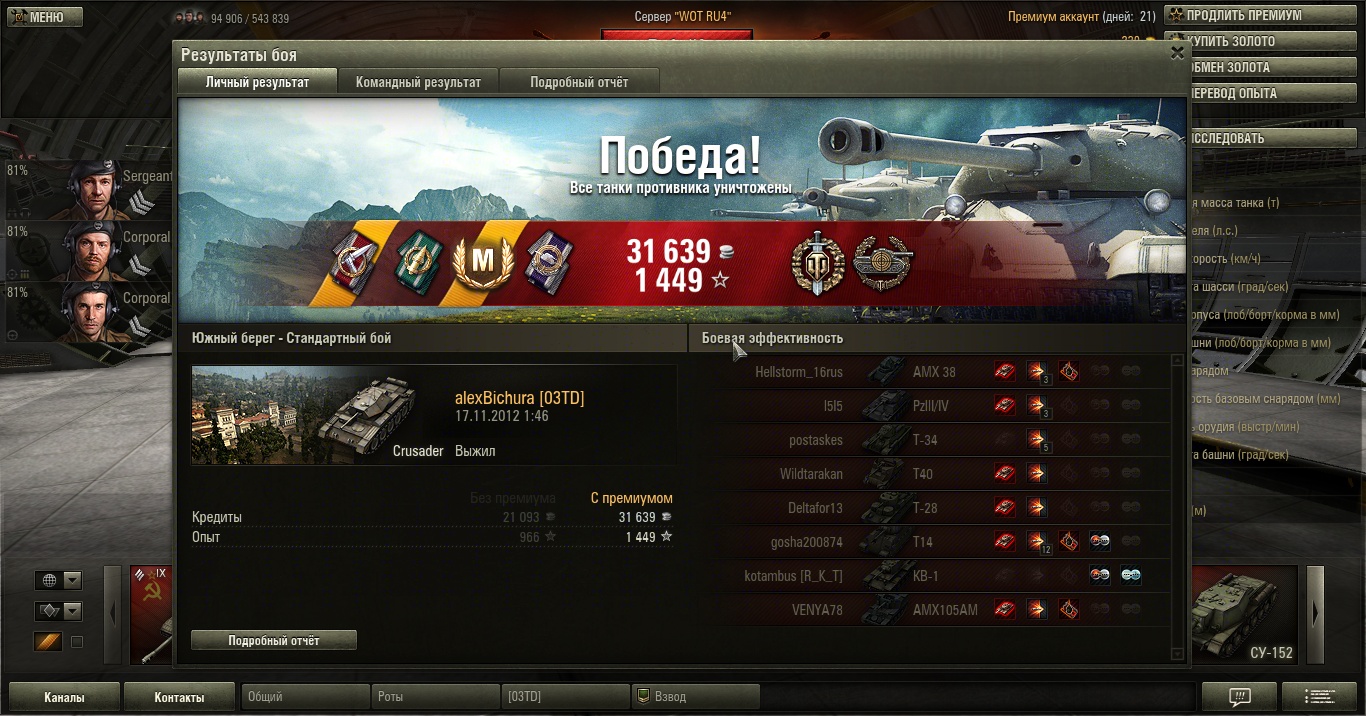Select the gosha200874 T14 row

(x=928, y=542)
